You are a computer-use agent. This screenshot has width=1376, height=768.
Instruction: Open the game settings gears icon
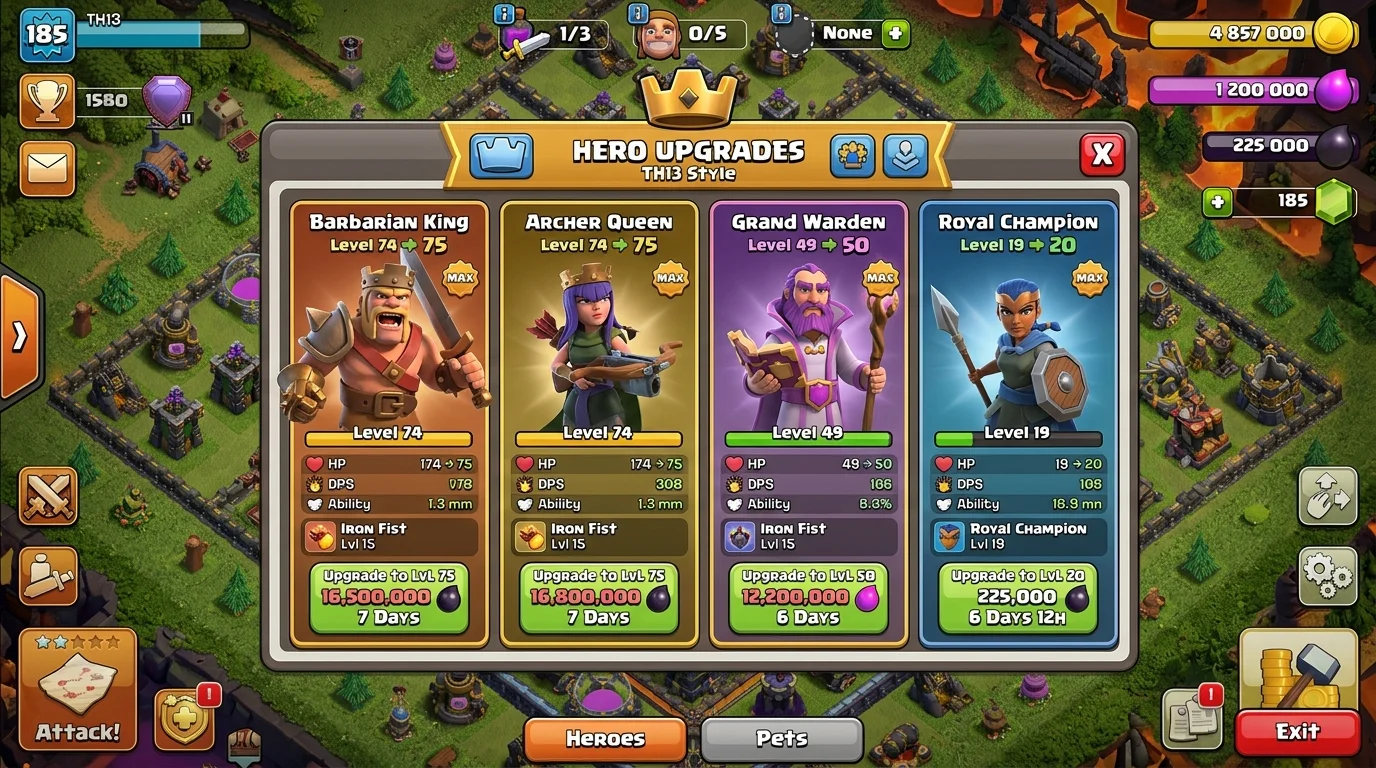tap(1327, 578)
